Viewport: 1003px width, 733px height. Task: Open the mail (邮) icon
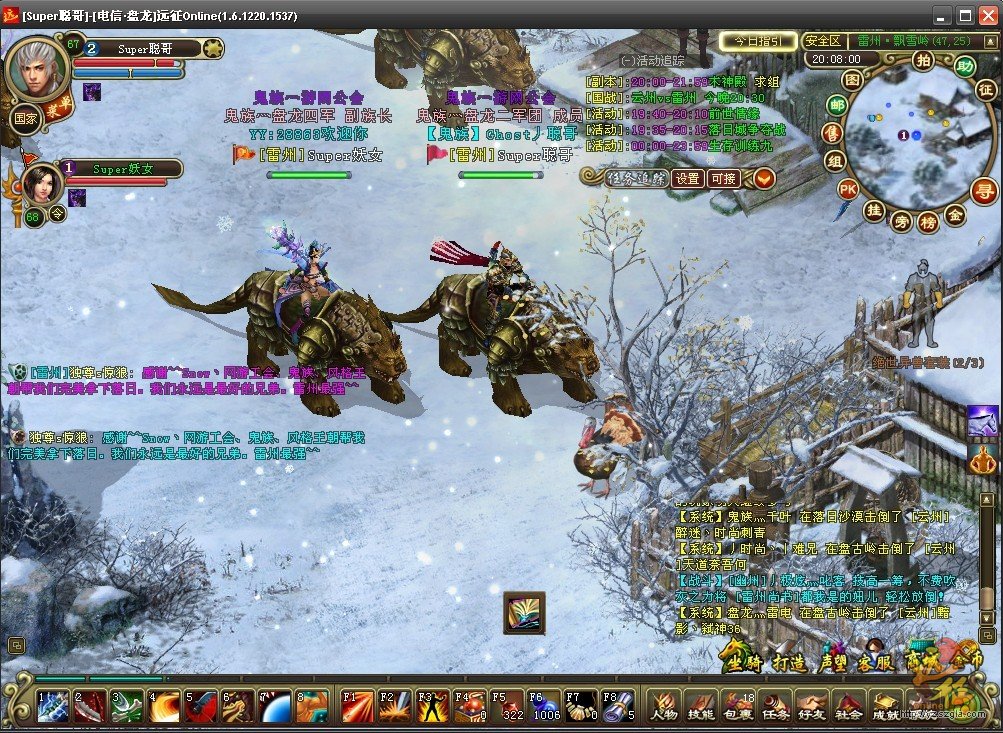pyautogui.click(x=835, y=104)
